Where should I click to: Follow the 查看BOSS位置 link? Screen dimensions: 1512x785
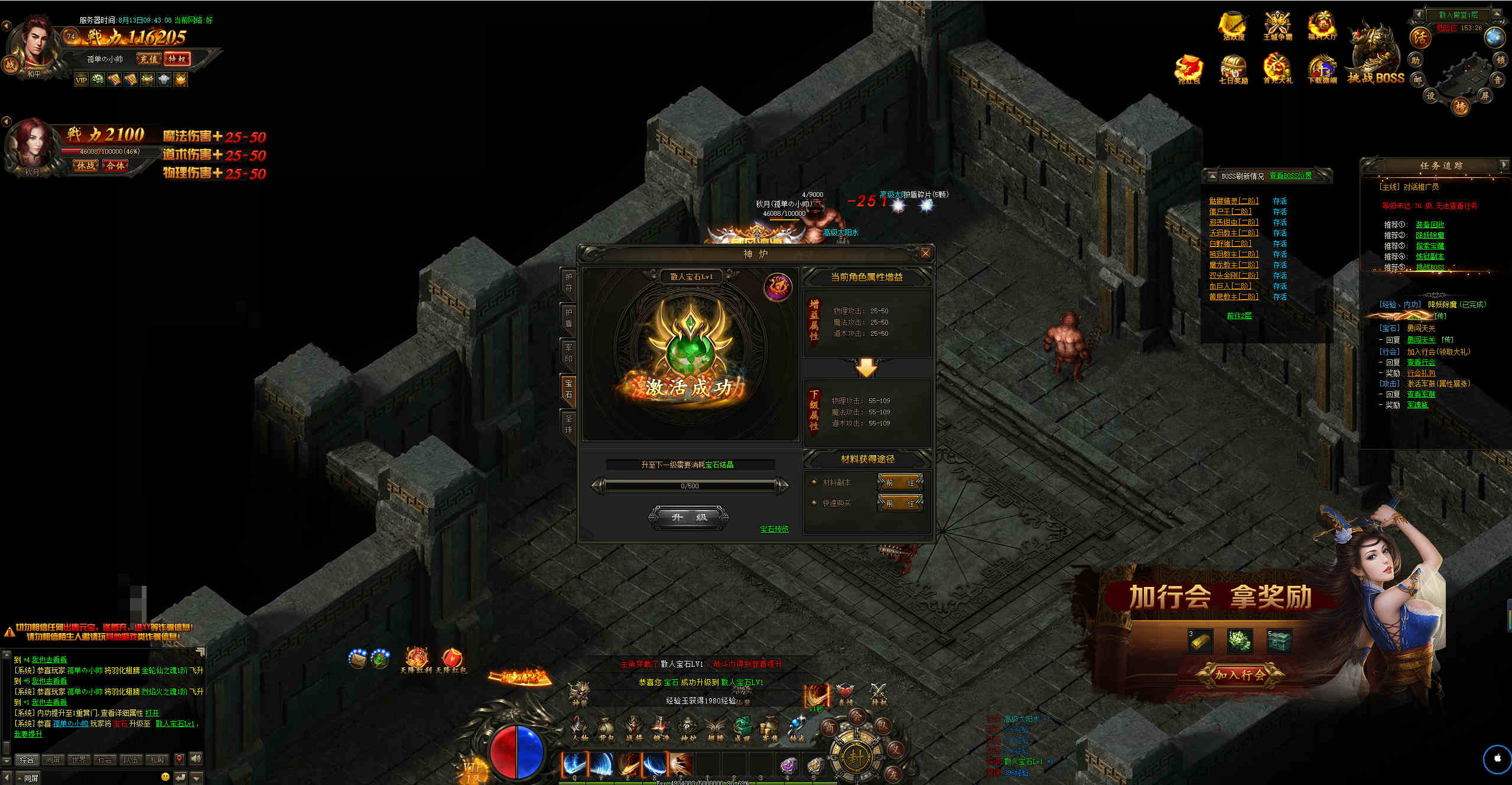1290,176
